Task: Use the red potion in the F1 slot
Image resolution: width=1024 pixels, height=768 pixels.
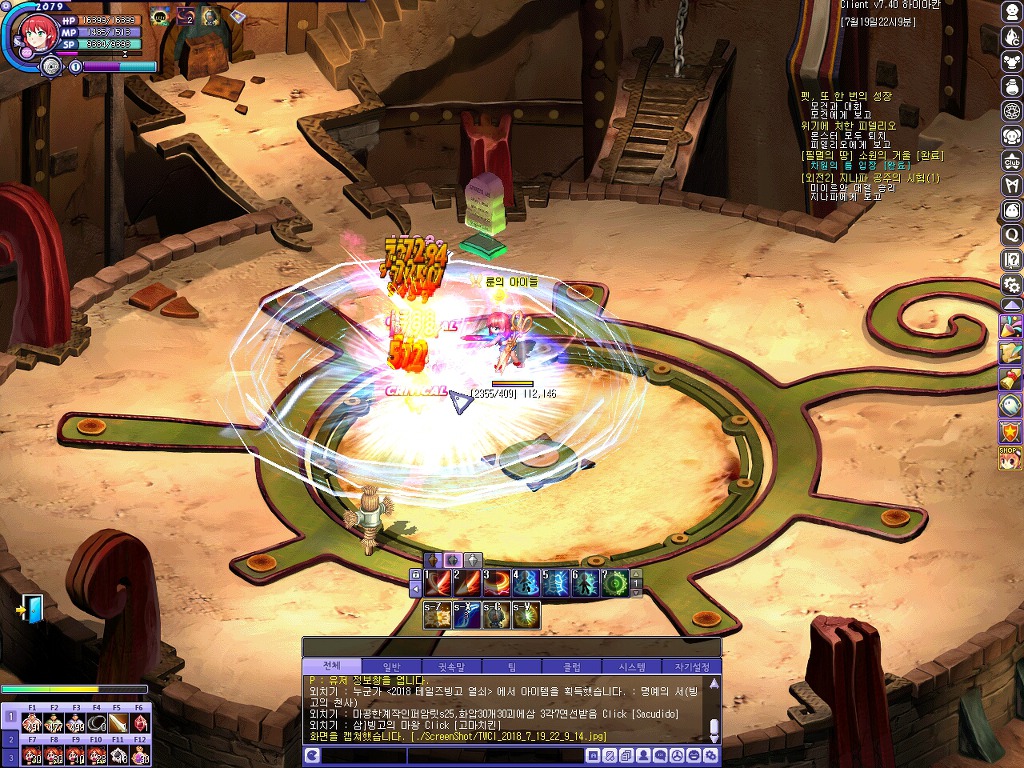Action: point(32,723)
